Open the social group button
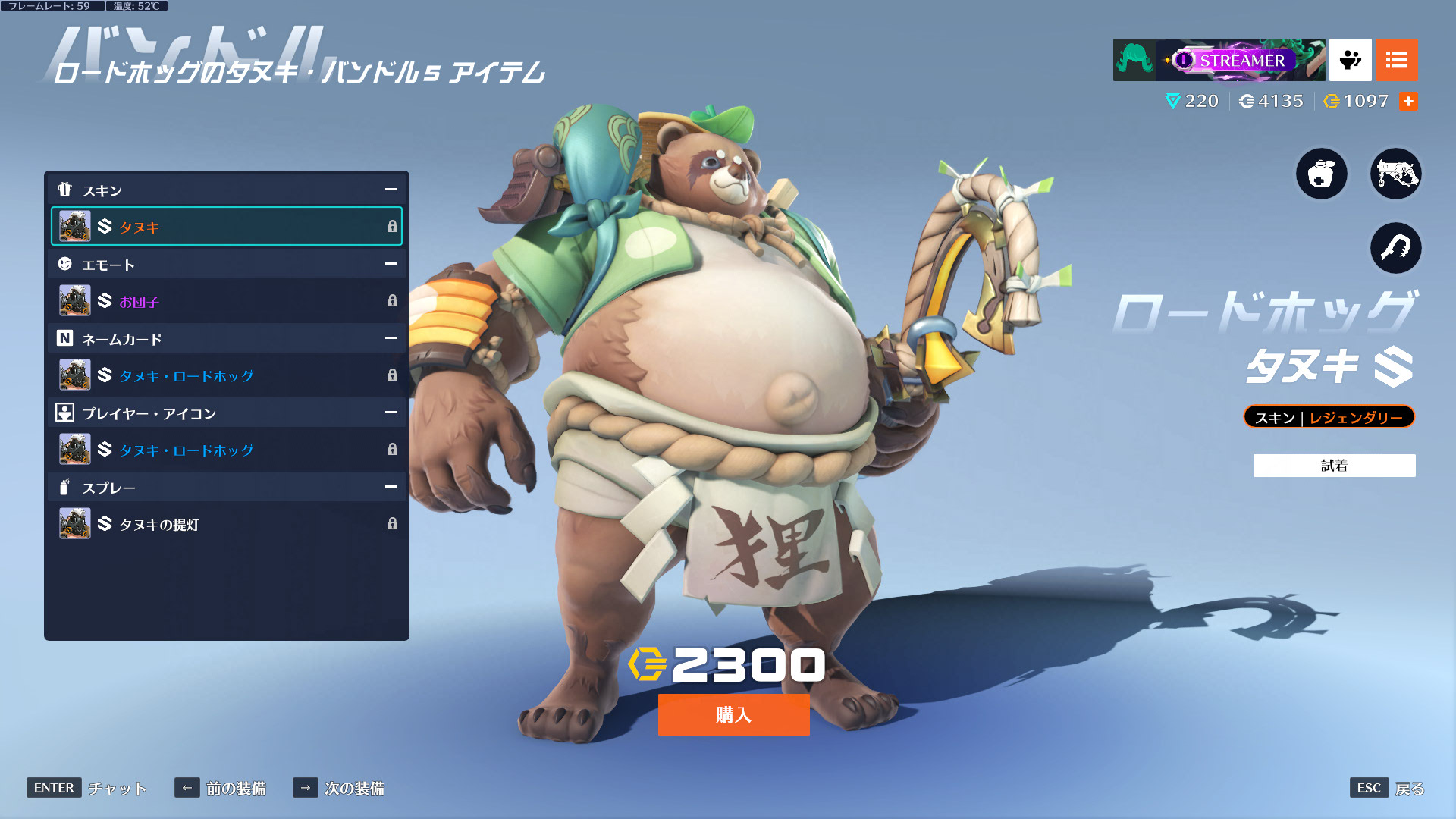The image size is (1456, 819). (x=1350, y=60)
